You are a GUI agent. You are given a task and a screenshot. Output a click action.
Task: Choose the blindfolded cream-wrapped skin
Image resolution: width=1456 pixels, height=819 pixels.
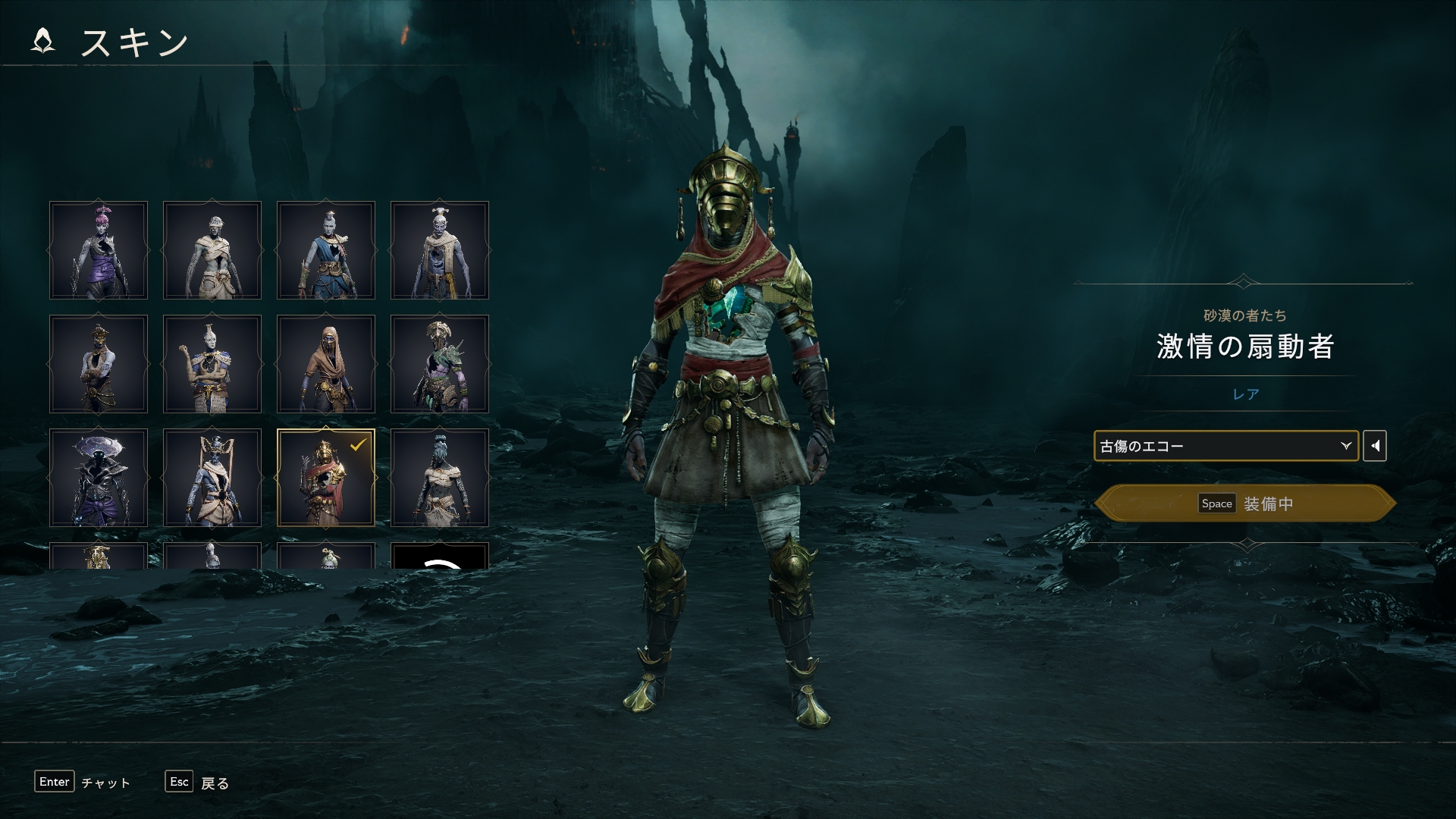point(212,250)
